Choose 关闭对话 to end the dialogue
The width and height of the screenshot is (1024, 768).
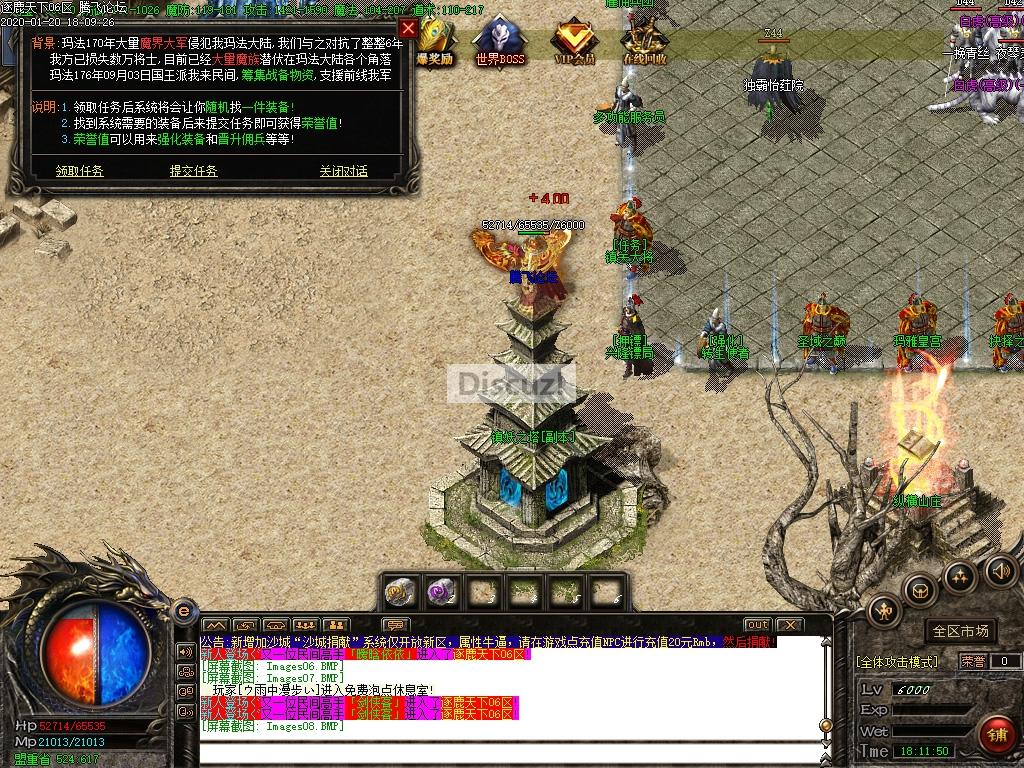(x=343, y=171)
